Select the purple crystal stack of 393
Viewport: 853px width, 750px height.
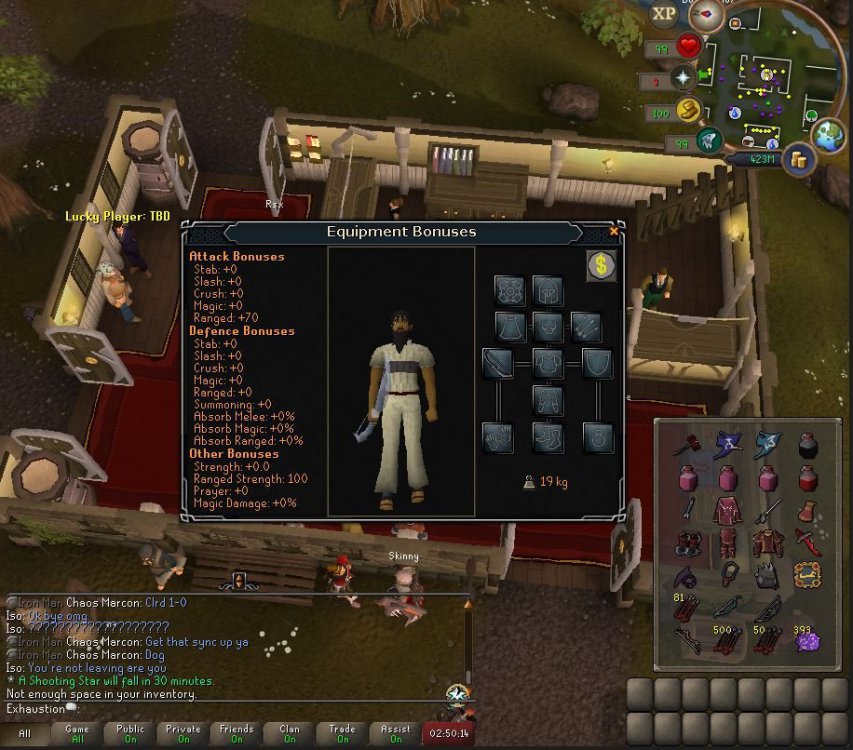coord(807,642)
